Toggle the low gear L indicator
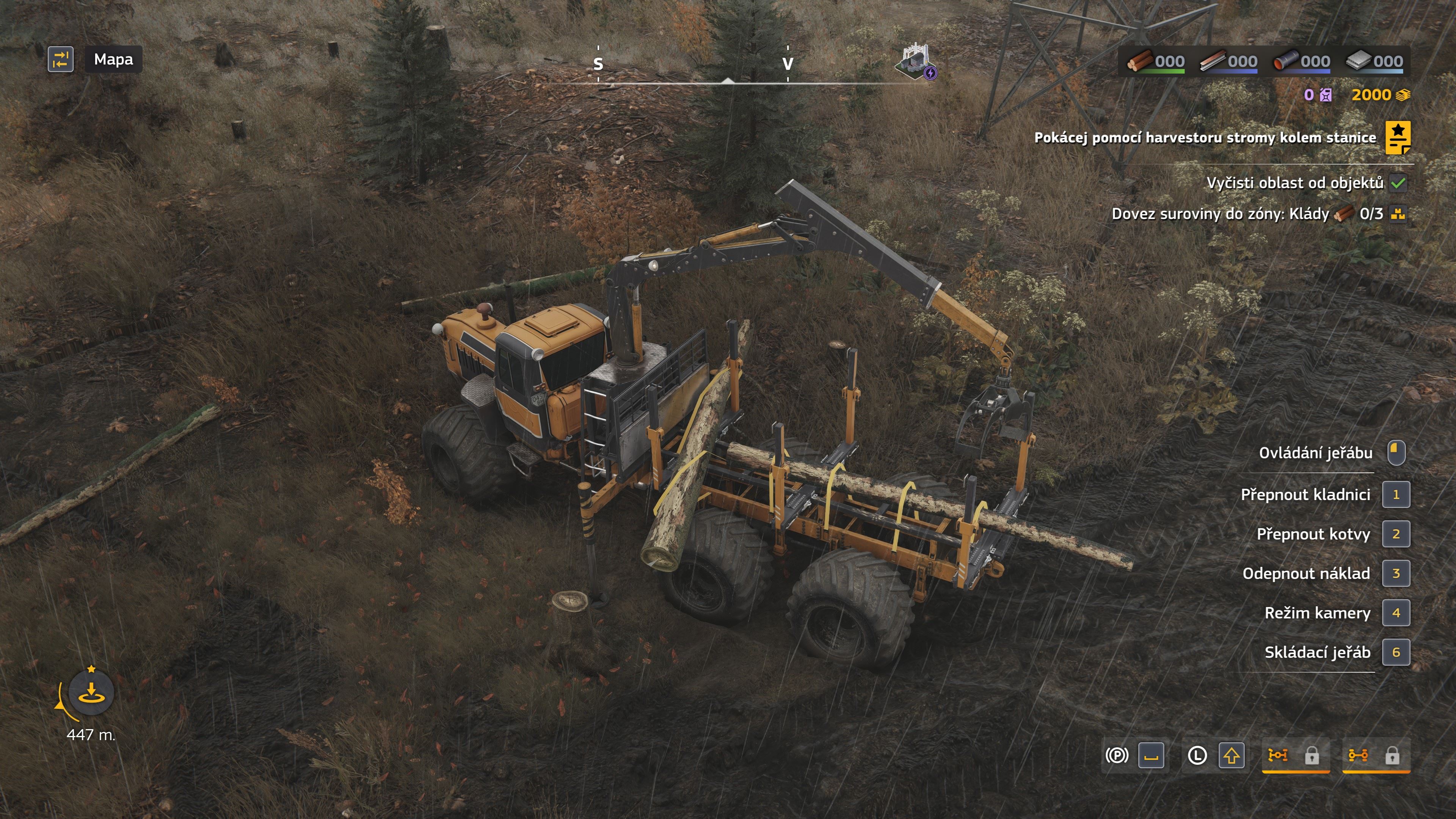The image size is (1456, 819). 1197,755
